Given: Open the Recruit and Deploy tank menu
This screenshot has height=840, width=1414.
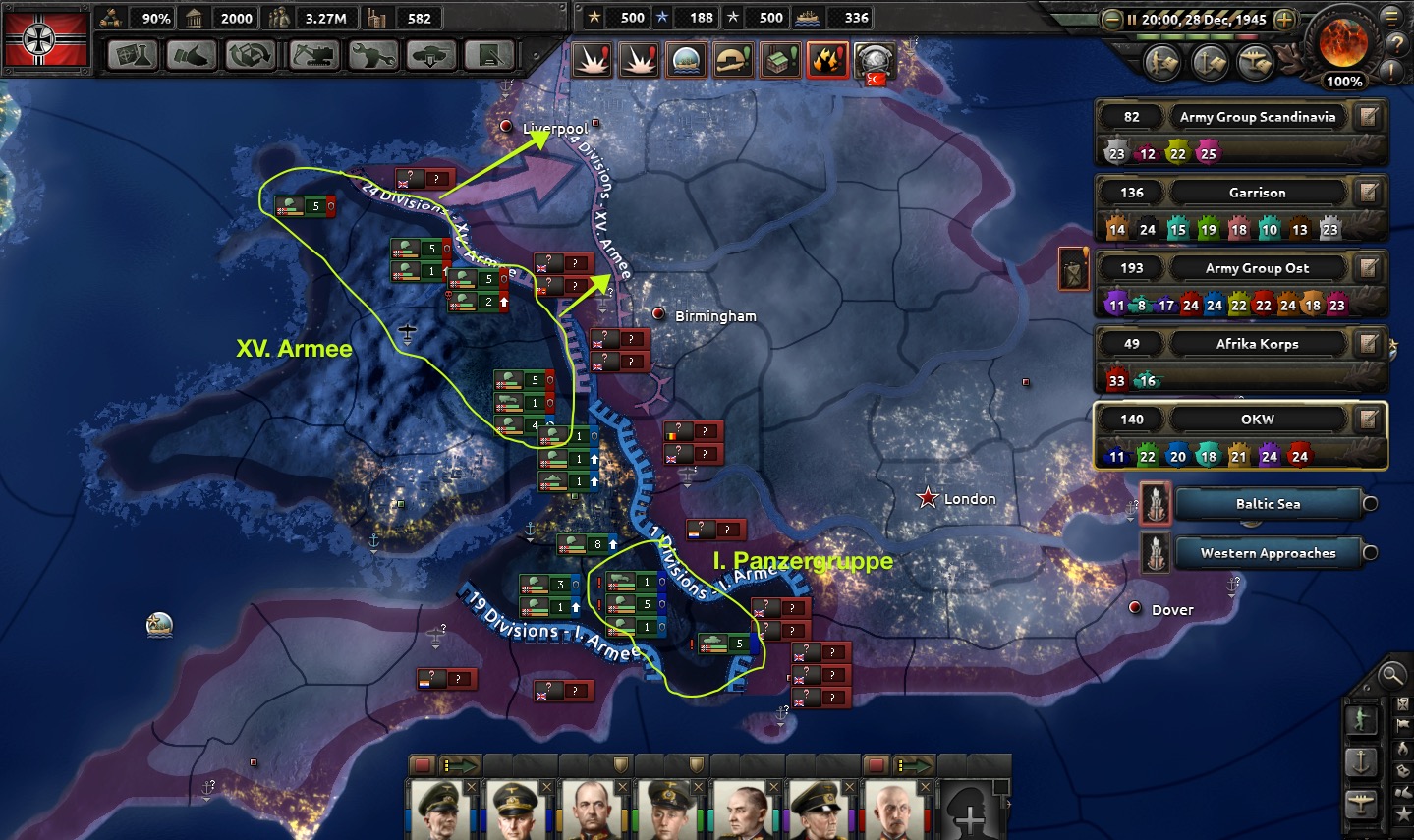Looking at the screenshot, I should [432, 55].
